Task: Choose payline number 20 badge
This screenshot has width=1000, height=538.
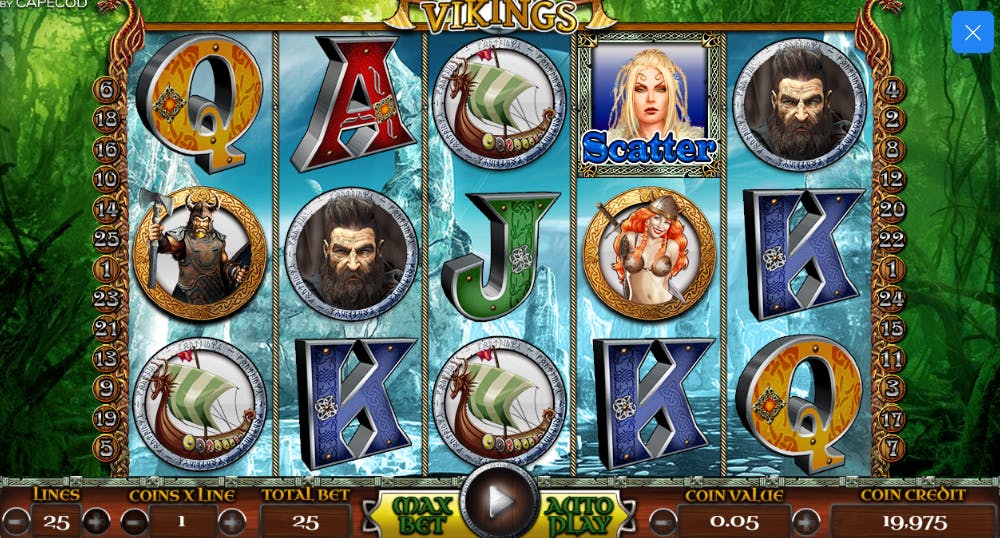Action: point(893,209)
